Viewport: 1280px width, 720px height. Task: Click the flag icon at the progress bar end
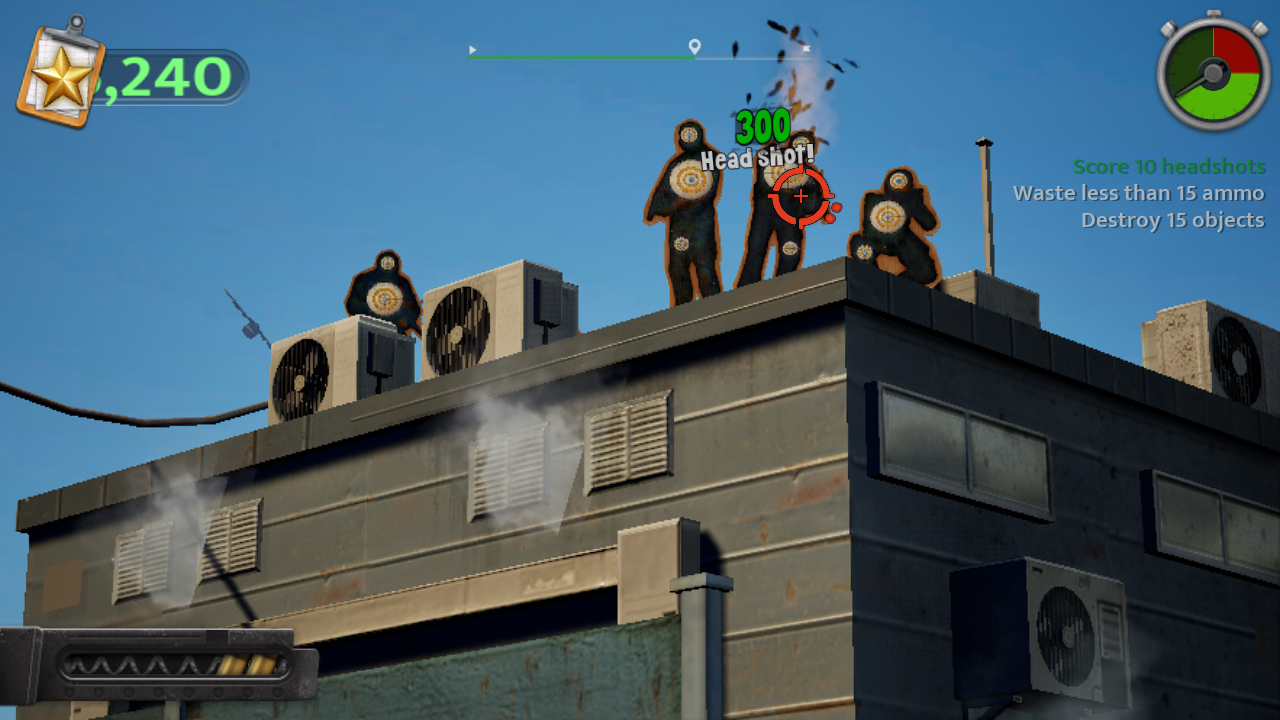(x=806, y=47)
